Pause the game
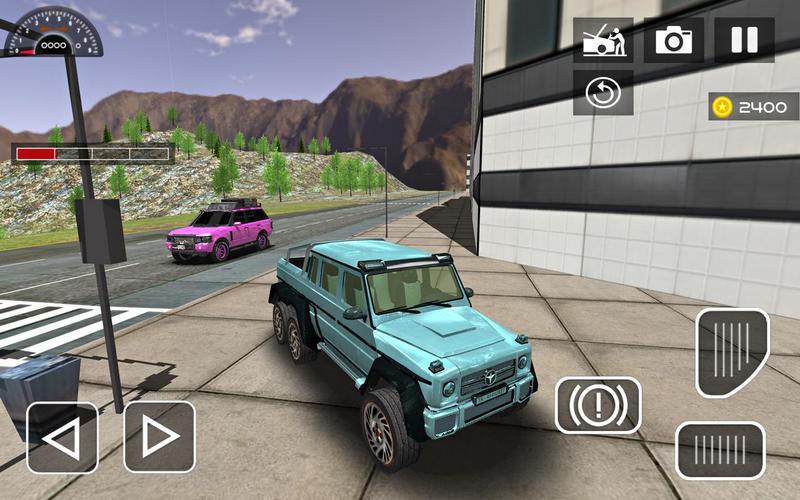This screenshot has height=500, width=800. (x=744, y=40)
